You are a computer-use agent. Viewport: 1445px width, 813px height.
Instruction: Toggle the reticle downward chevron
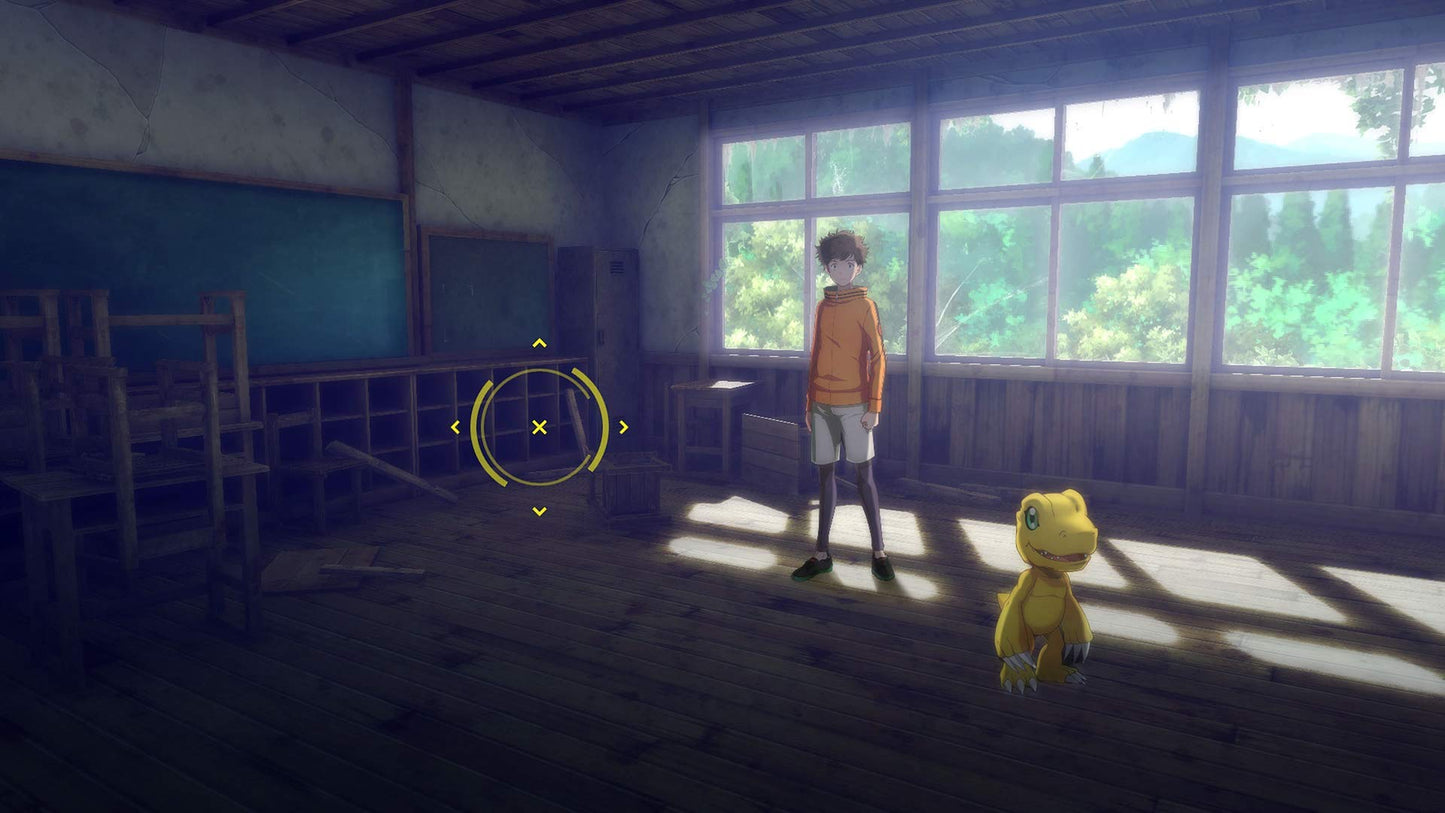point(539,510)
